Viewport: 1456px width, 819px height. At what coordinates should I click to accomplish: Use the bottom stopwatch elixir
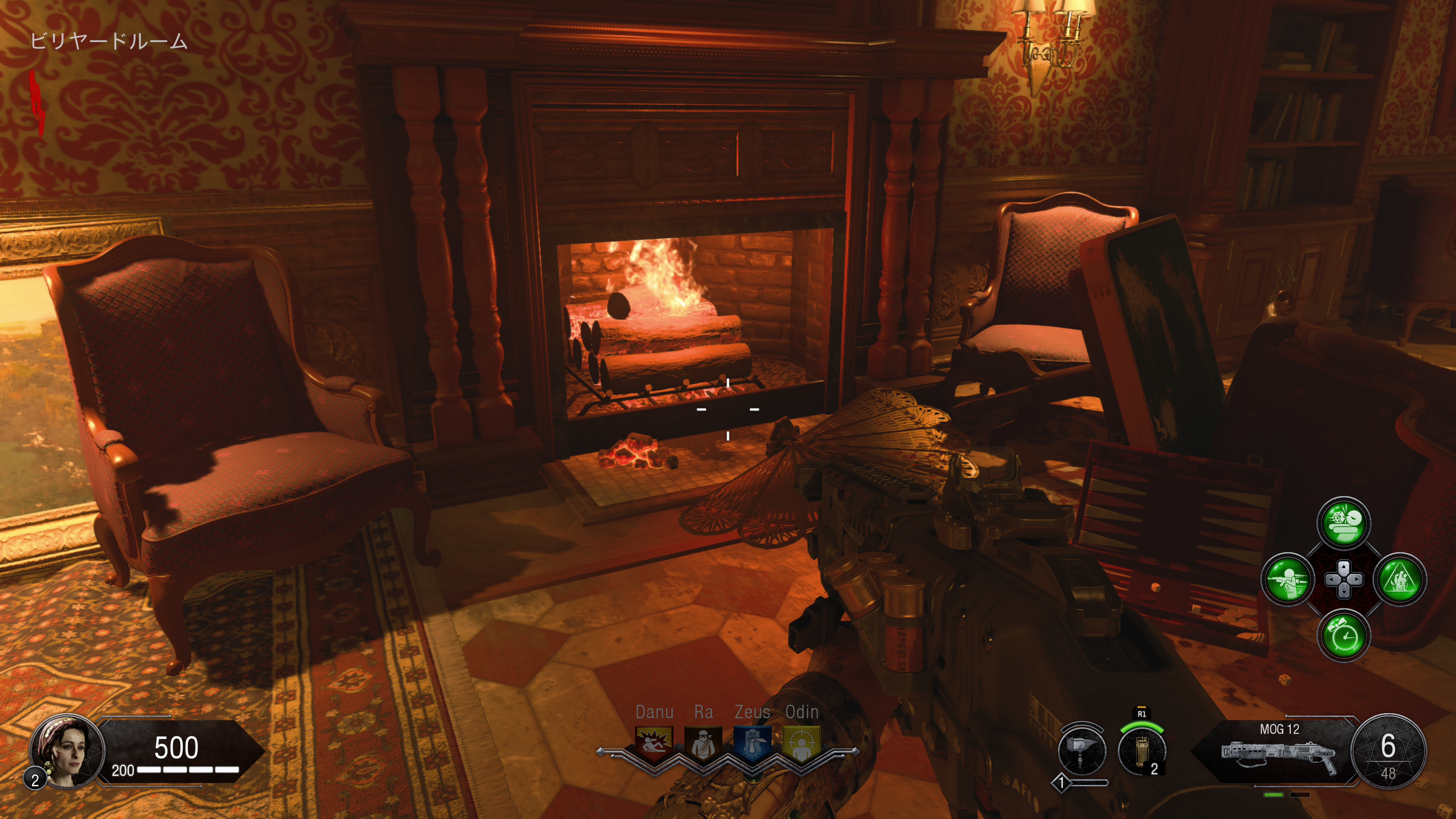tap(1343, 635)
